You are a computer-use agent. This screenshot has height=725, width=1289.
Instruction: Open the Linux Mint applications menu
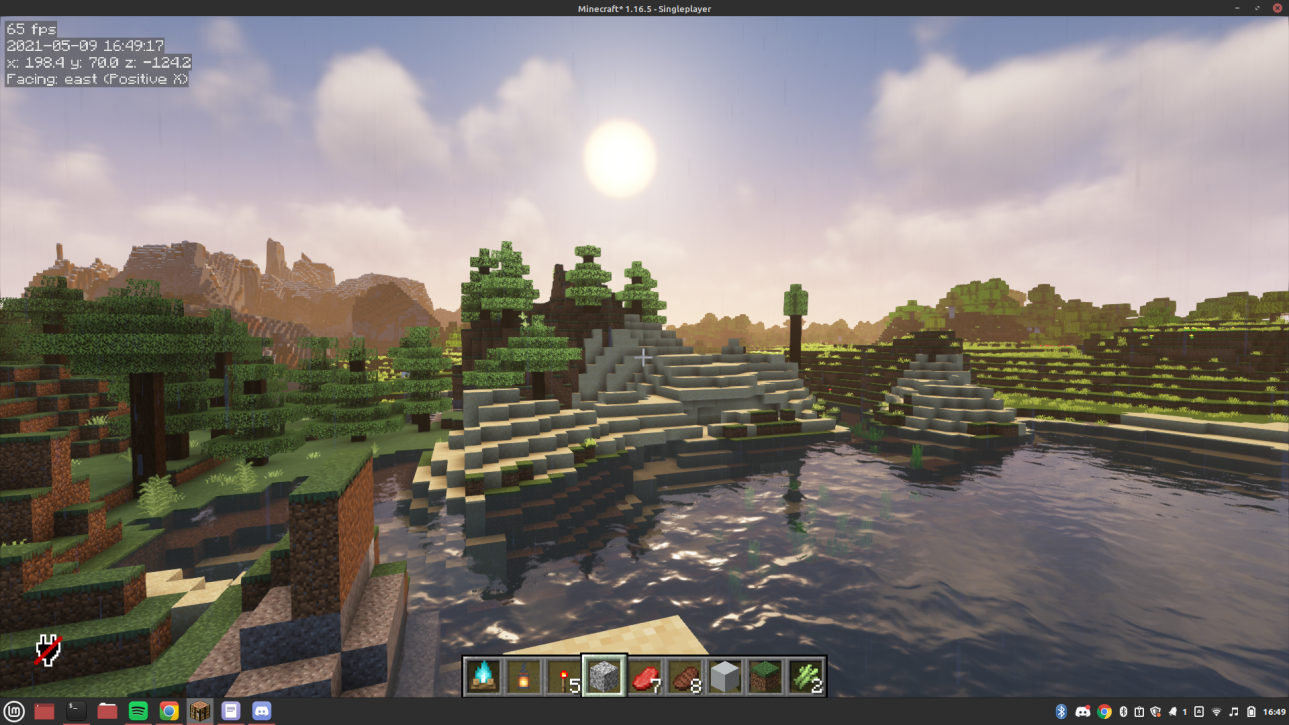[15, 711]
